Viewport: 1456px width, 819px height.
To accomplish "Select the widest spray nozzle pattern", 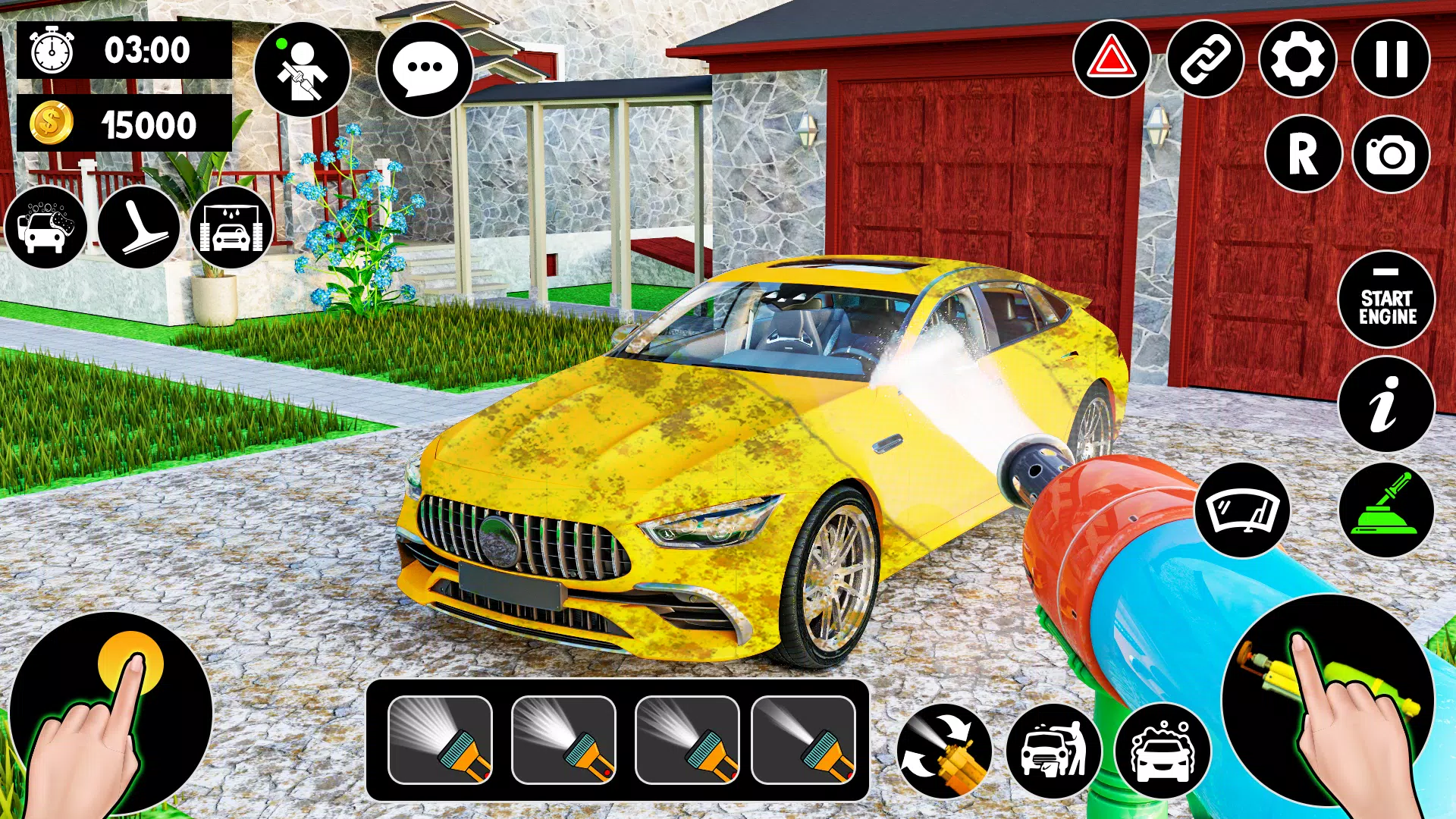I will tap(440, 740).
